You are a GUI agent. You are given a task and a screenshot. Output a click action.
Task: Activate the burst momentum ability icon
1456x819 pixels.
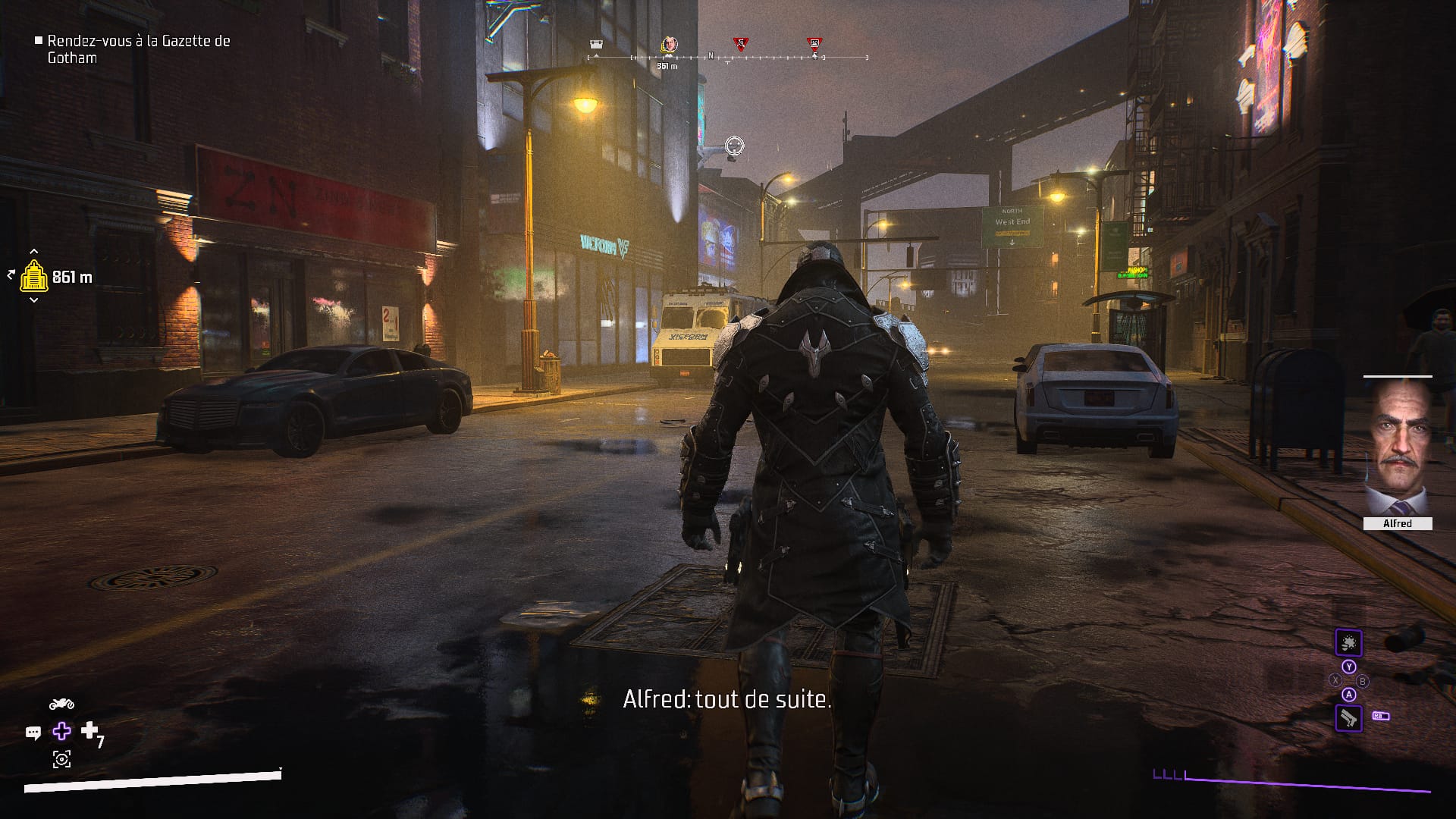click(1348, 644)
